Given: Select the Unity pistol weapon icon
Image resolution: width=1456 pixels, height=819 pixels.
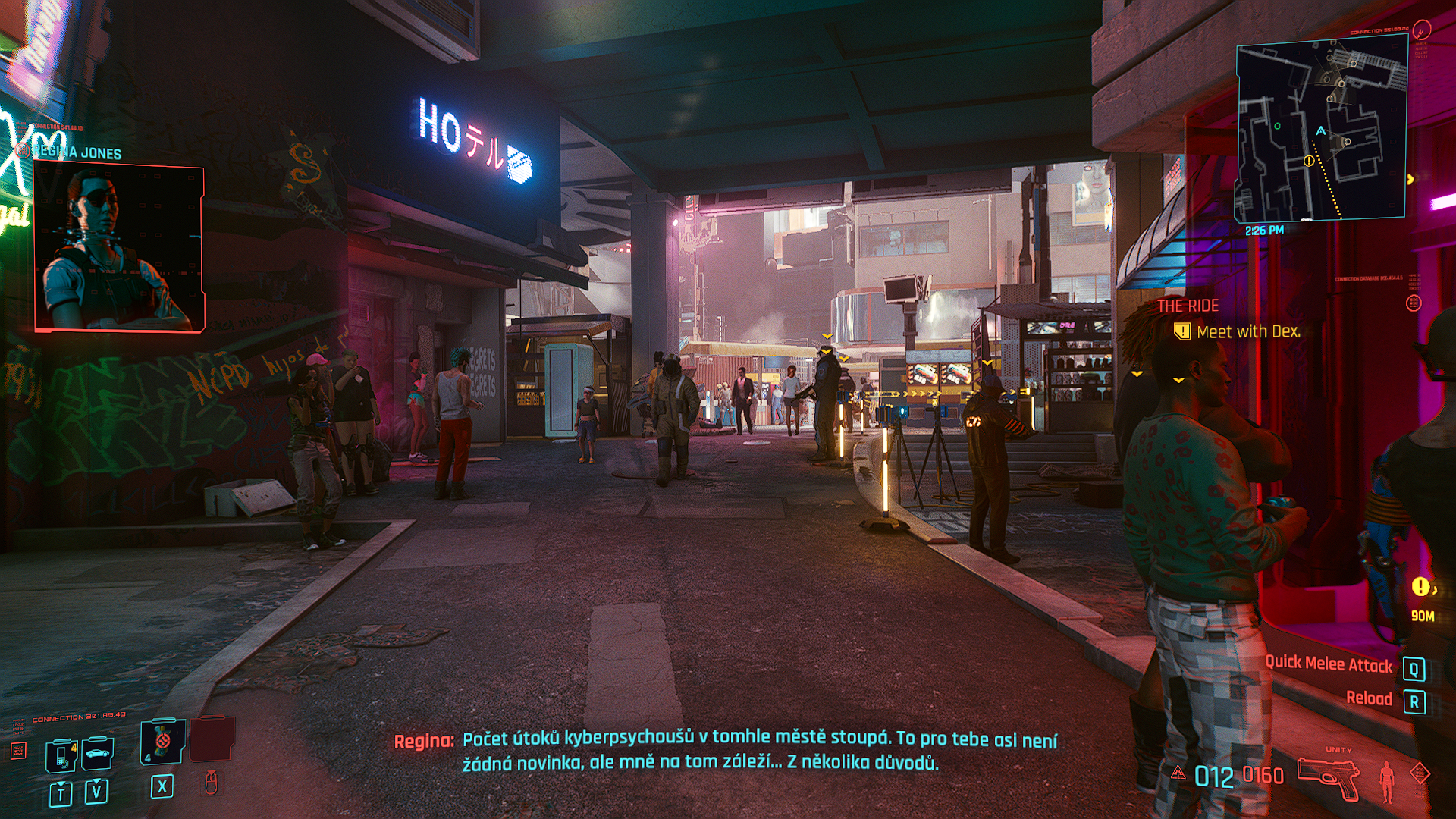Looking at the screenshot, I should point(1327,777).
